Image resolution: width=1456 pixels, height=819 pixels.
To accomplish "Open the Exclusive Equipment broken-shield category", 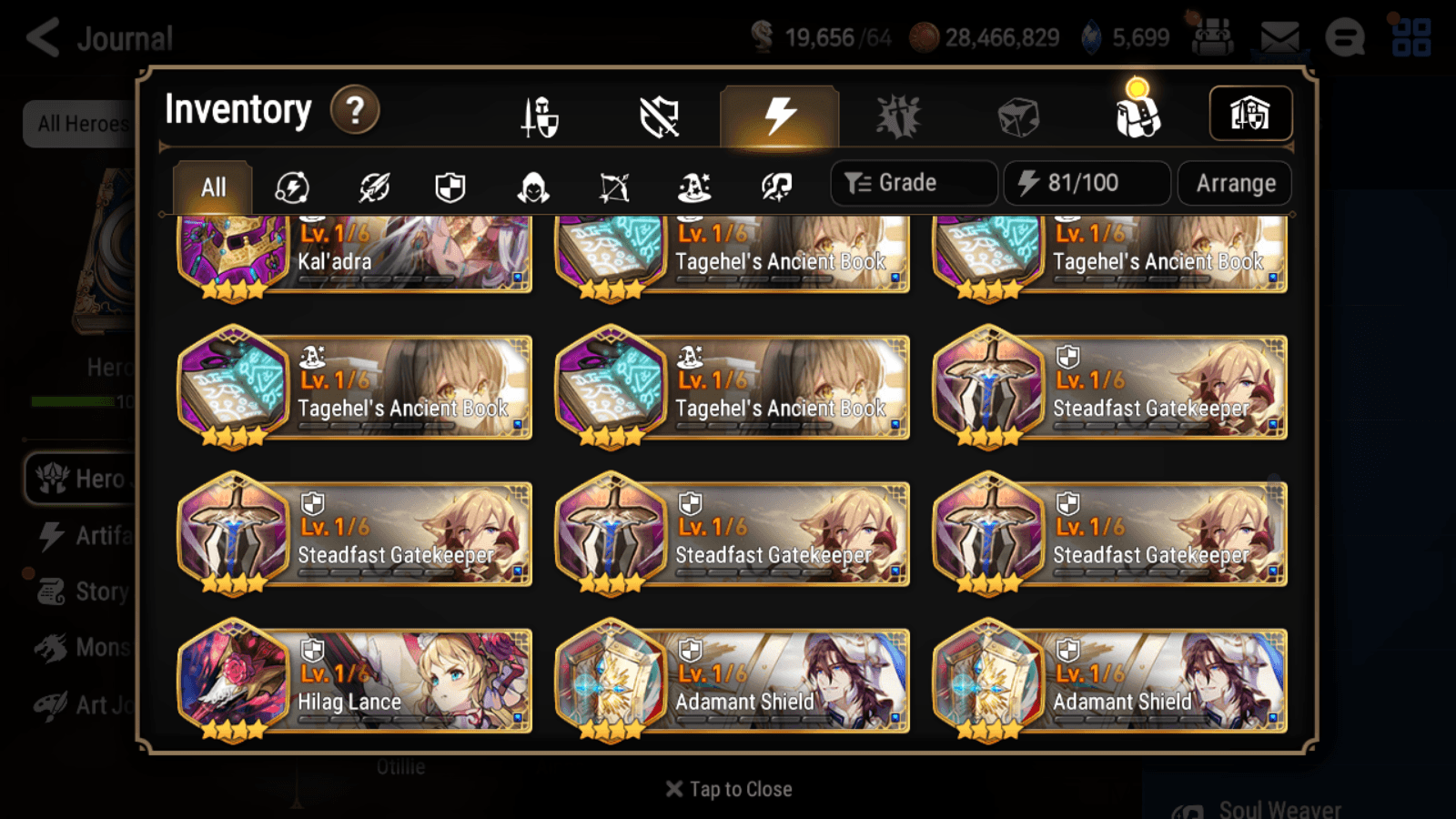I will [x=656, y=115].
